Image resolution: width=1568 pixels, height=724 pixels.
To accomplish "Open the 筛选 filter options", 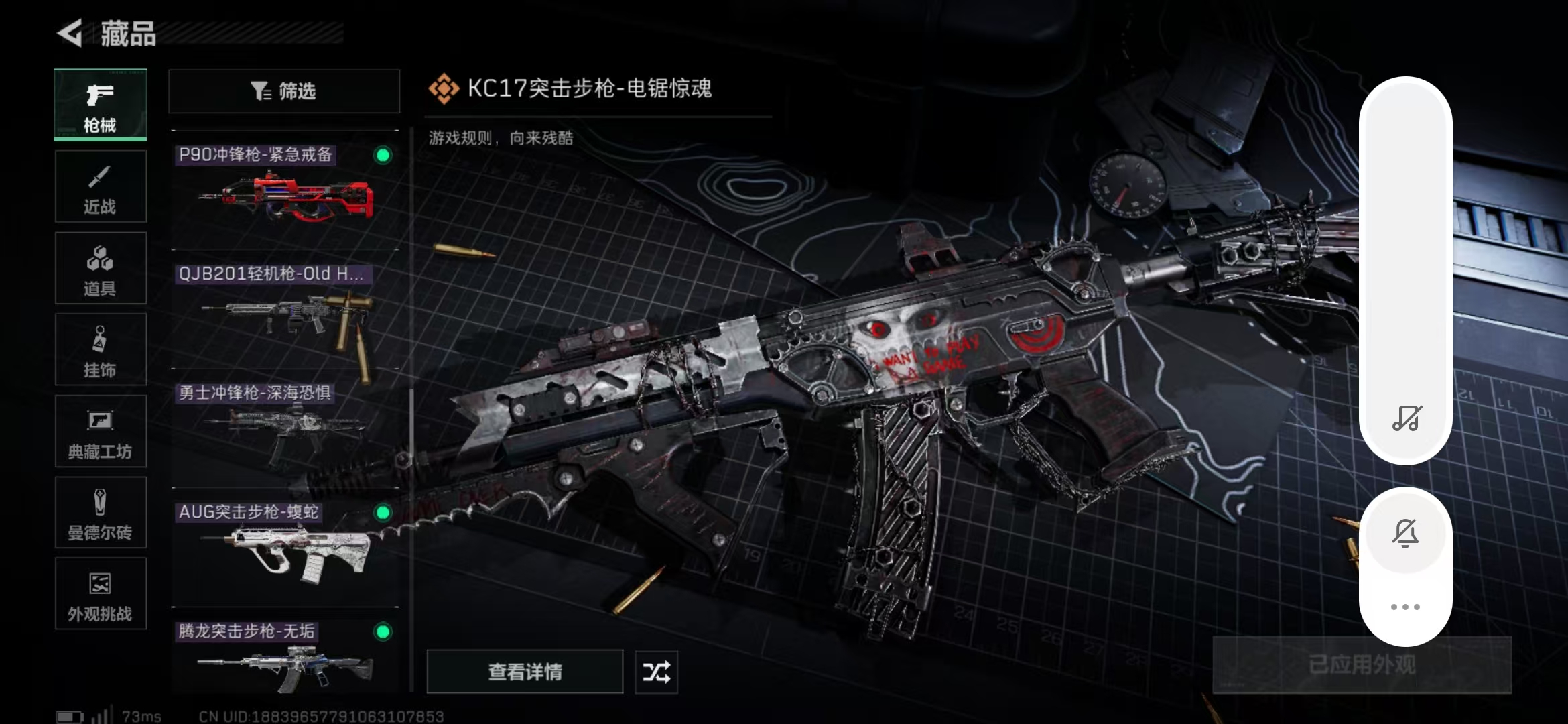I will 283,91.
